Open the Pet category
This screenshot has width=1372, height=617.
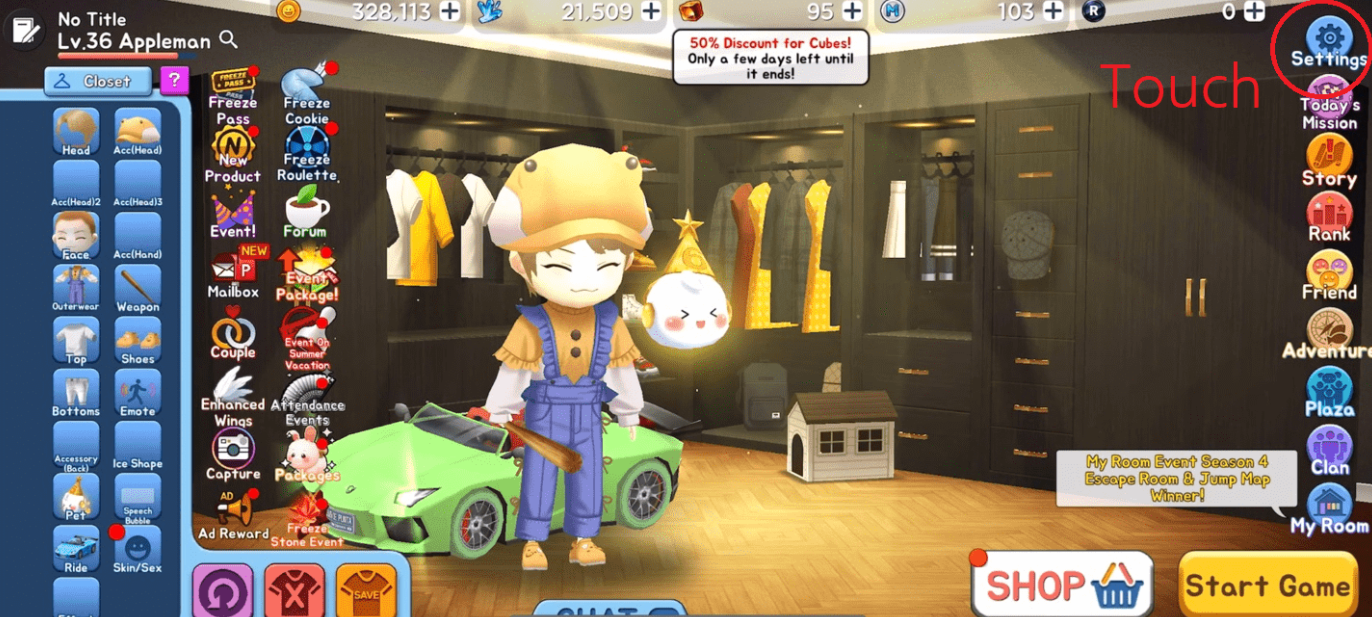tap(76, 497)
